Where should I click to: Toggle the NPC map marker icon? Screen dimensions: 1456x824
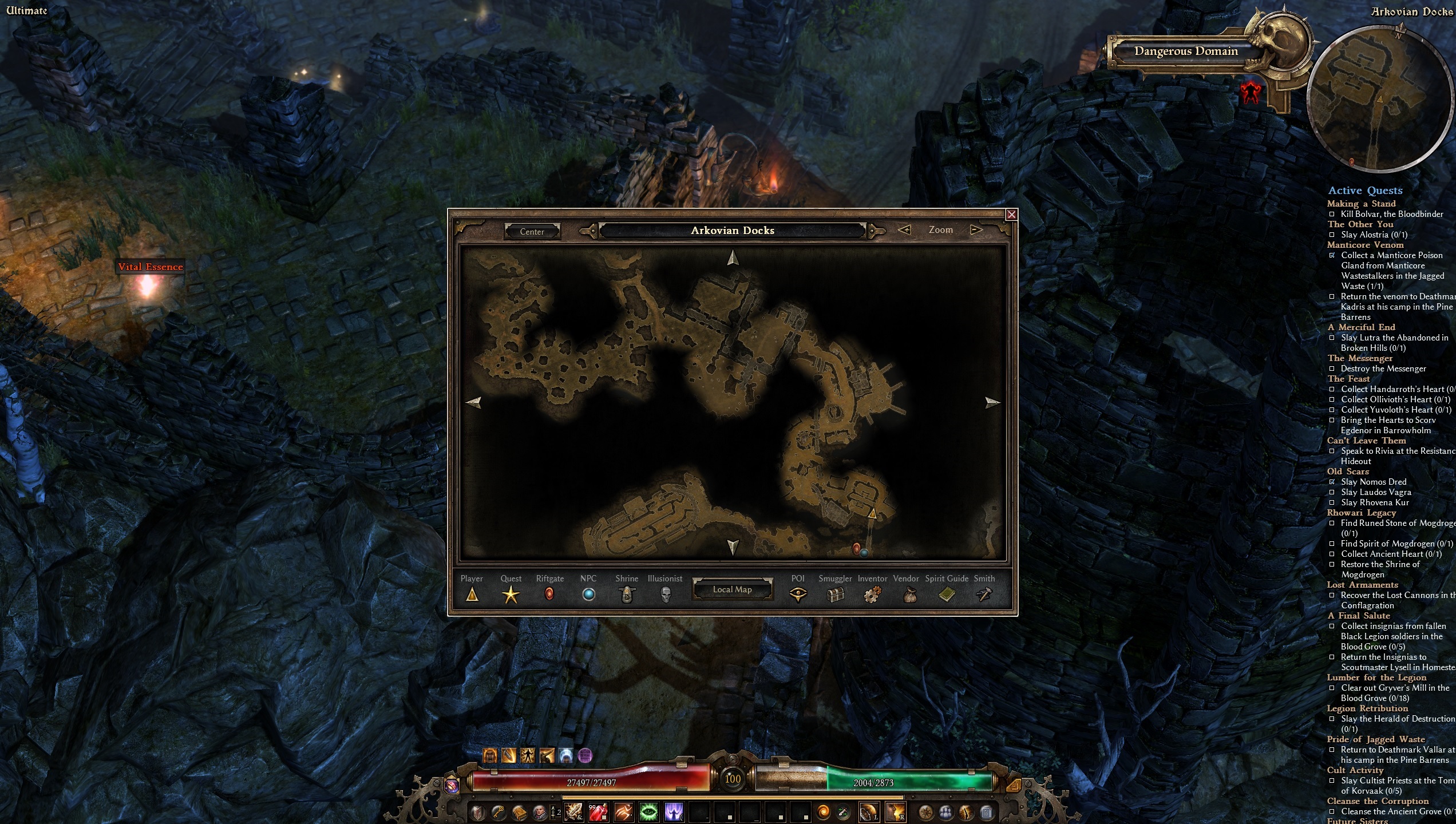click(x=589, y=595)
